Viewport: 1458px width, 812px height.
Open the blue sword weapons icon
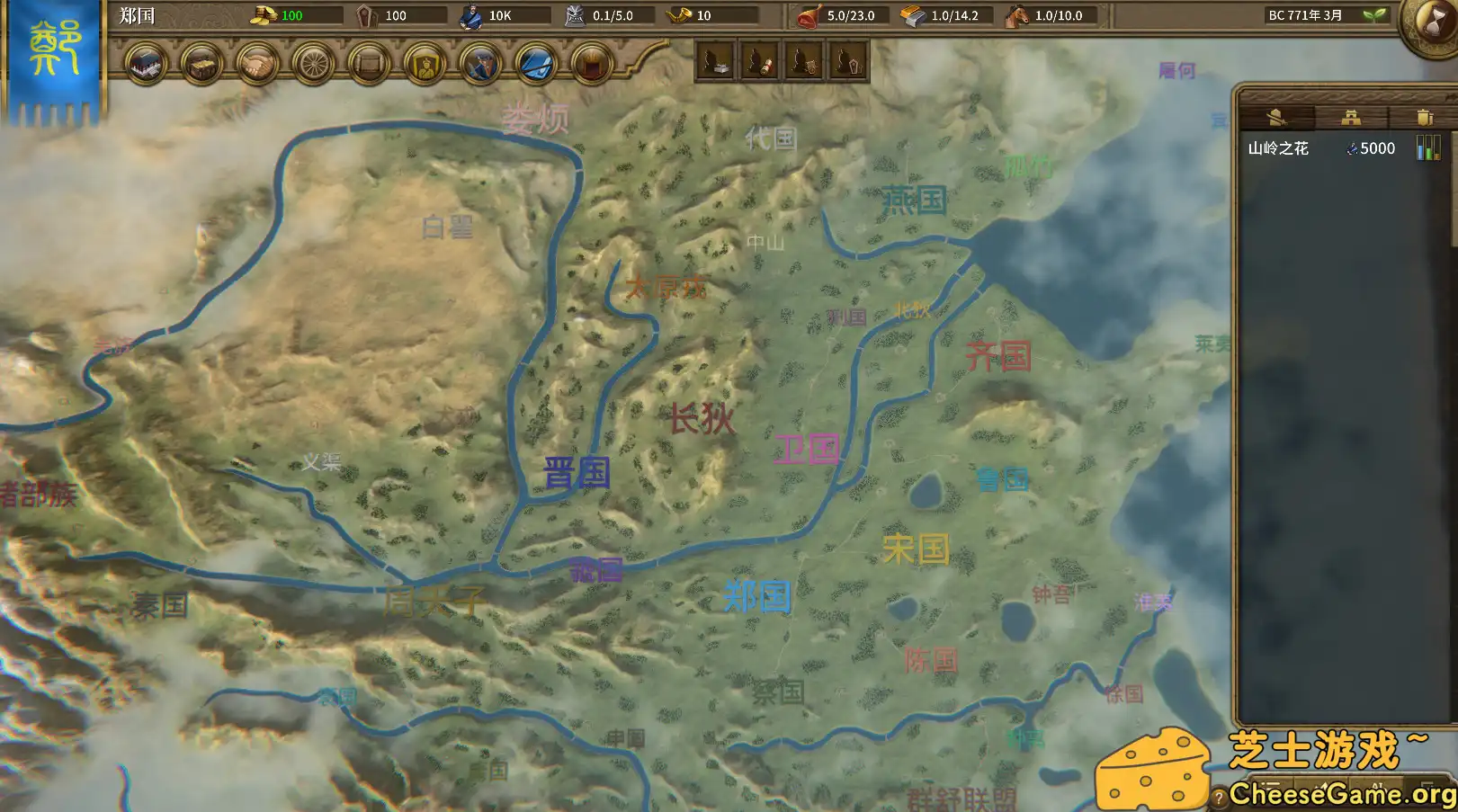tap(535, 64)
